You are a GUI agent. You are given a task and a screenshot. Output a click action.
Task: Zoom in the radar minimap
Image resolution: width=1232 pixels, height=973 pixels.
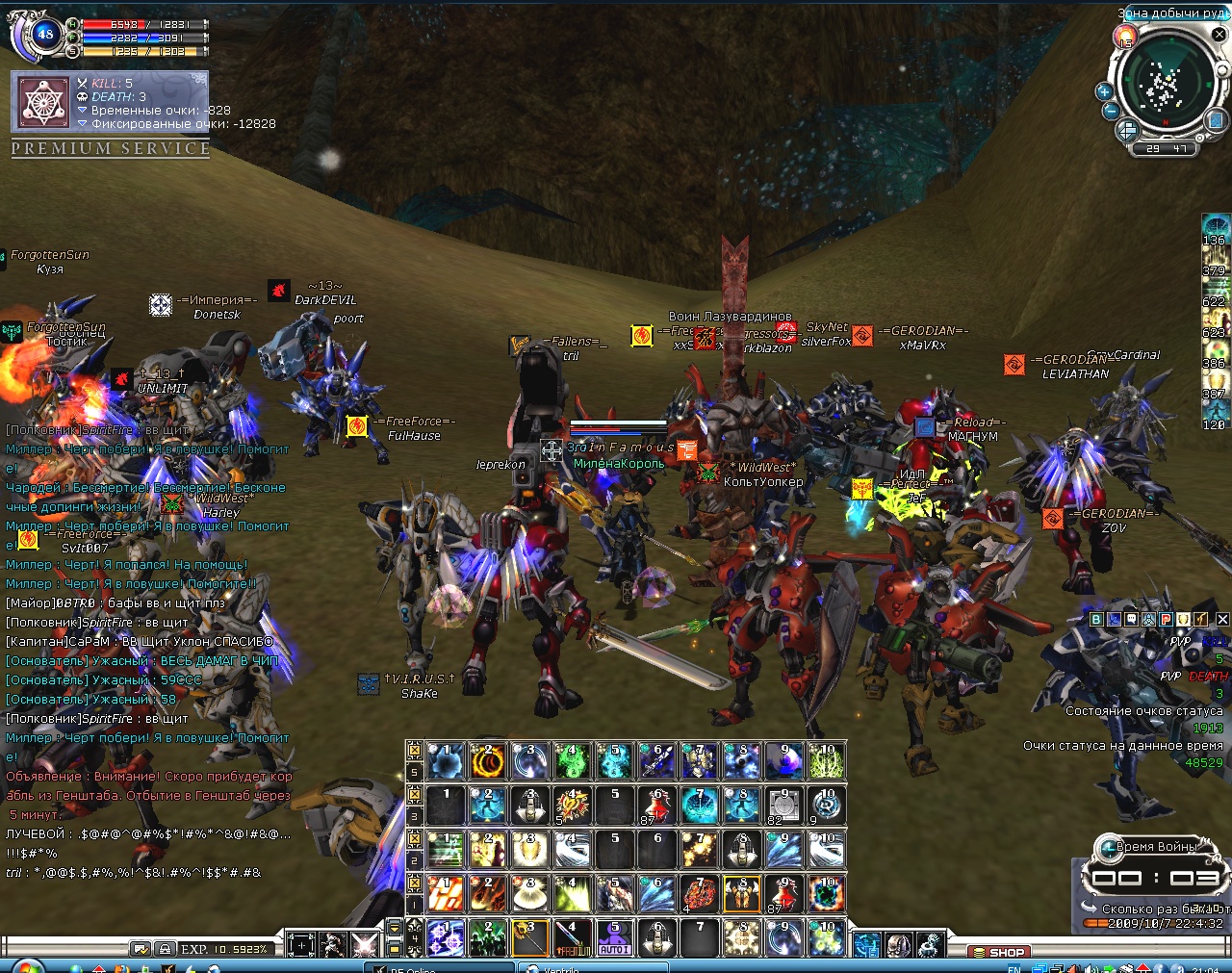pos(1104,91)
